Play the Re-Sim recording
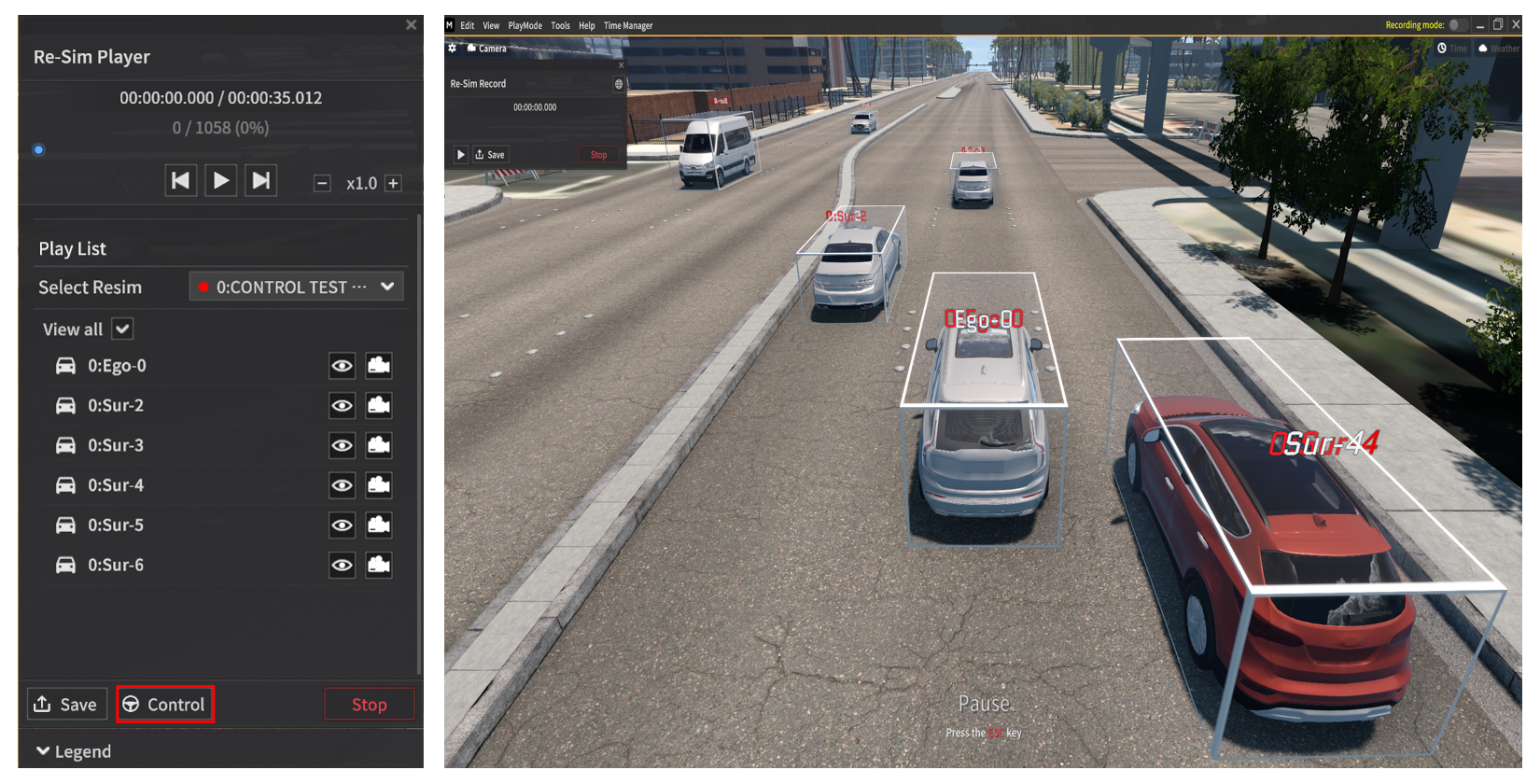Screen dimensions: 1540x784 [x=220, y=180]
